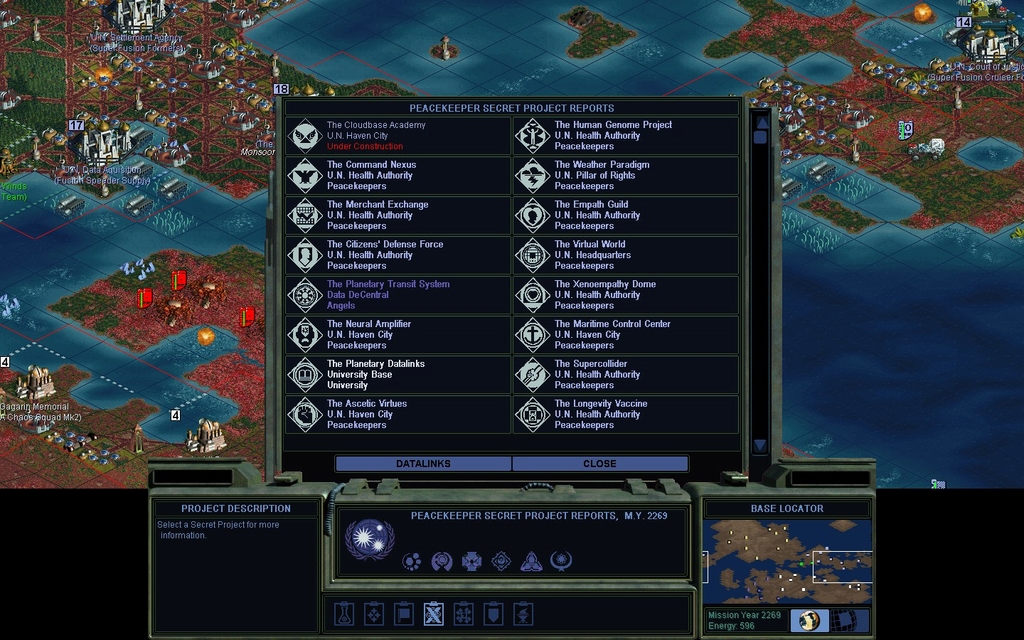
Task: Pick The Planetary Transit System entry
Action: 398,295
